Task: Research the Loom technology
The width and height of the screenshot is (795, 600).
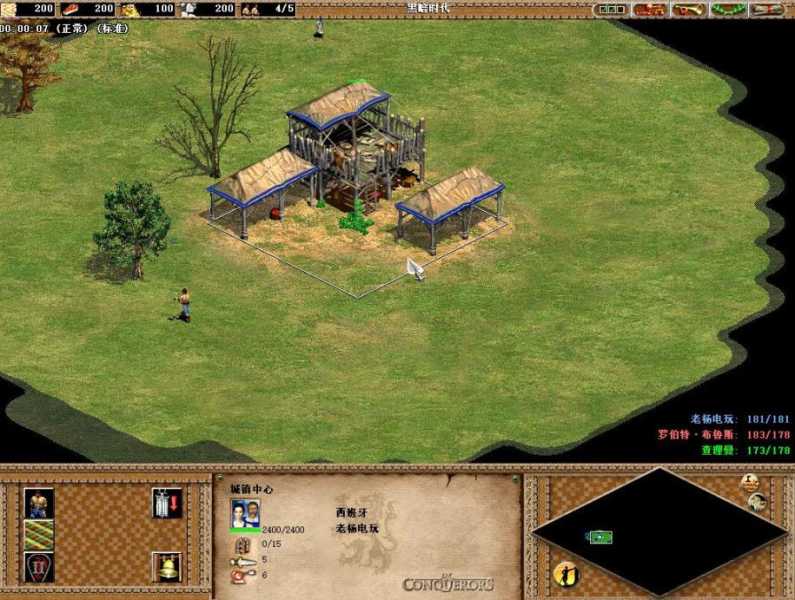Action: point(39,535)
